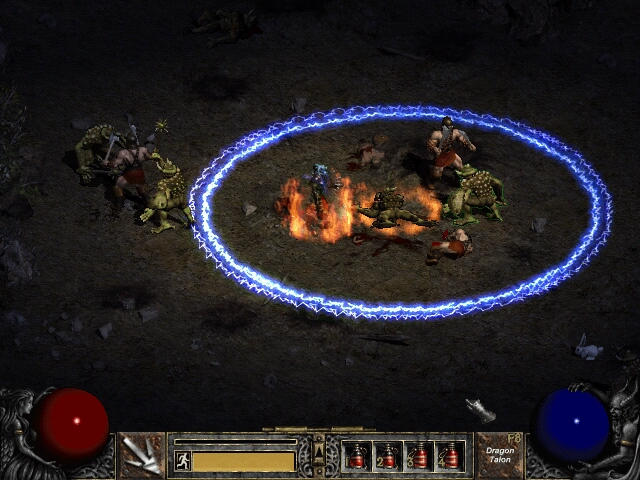Open the left-hand attack skill selector

point(142,455)
